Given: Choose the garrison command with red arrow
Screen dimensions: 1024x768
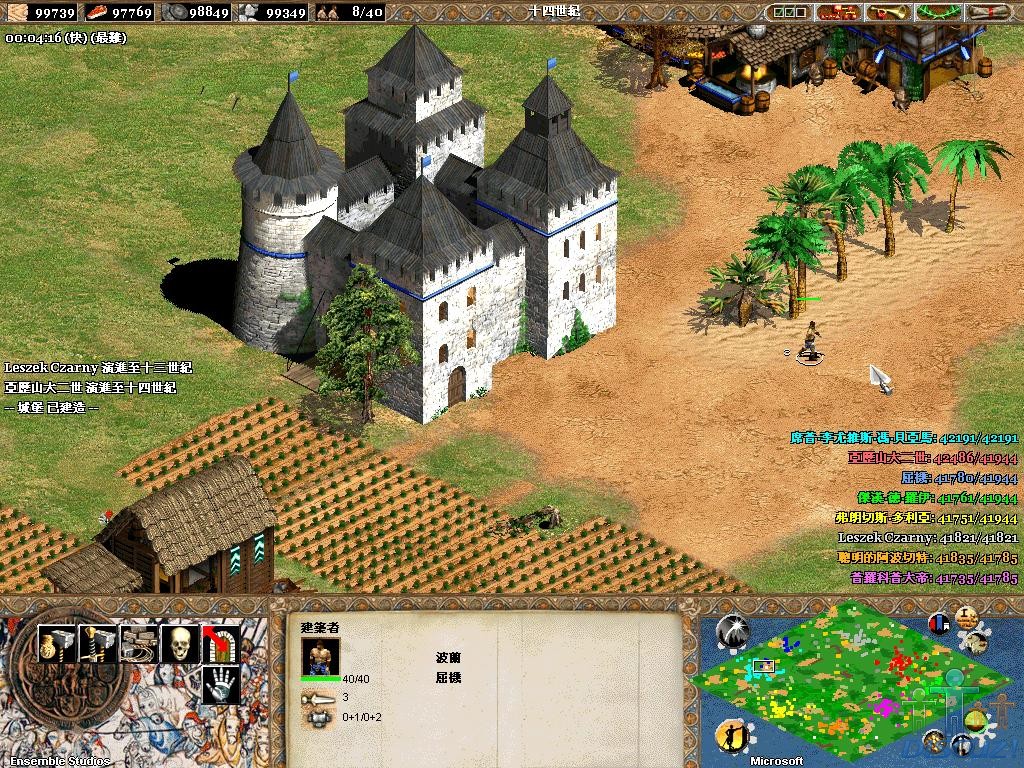Looking at the screenshot, I should pos(221,644).
